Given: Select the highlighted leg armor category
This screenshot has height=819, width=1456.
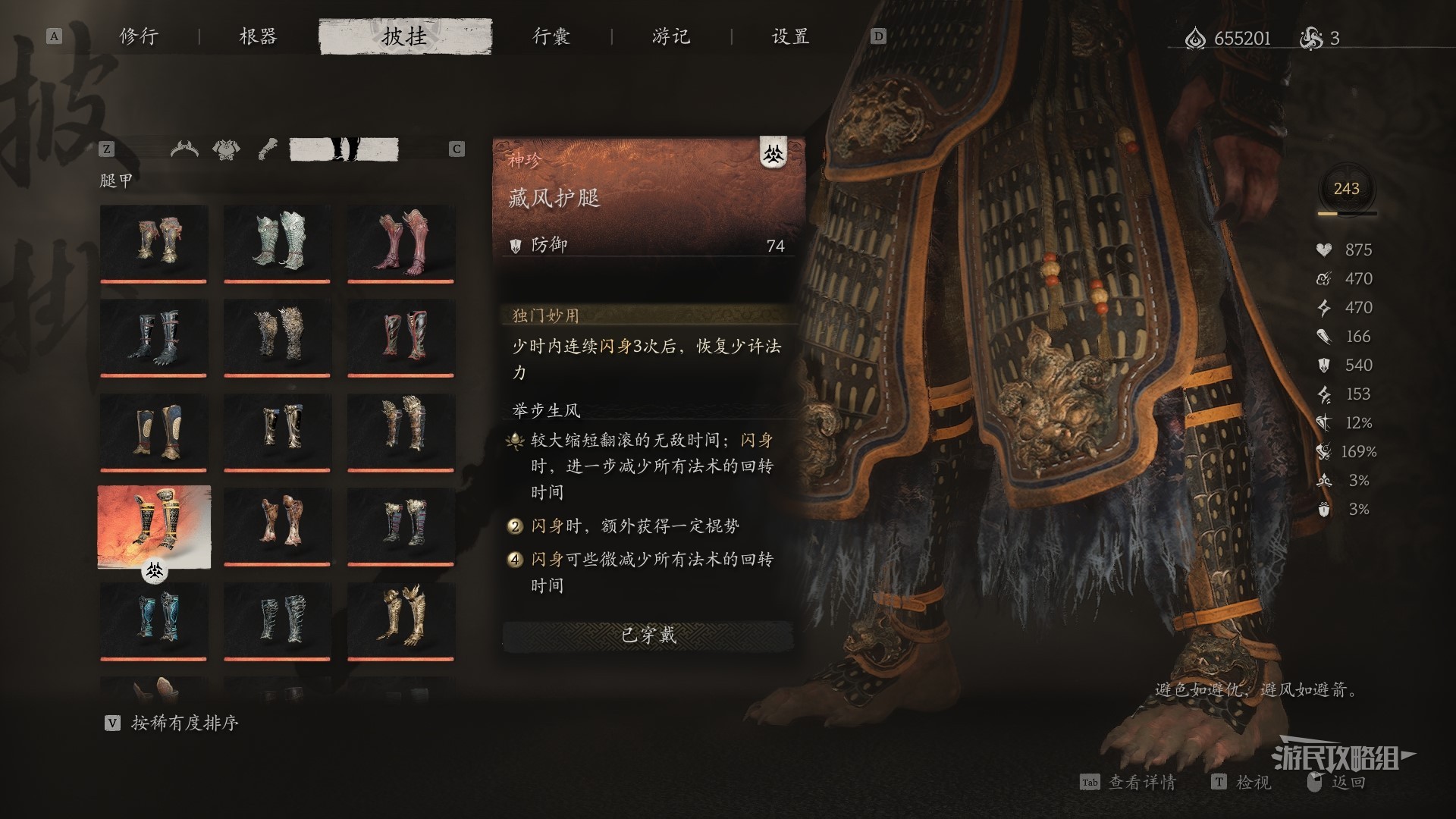Looking at the screenshot, I should click(344, 149).
